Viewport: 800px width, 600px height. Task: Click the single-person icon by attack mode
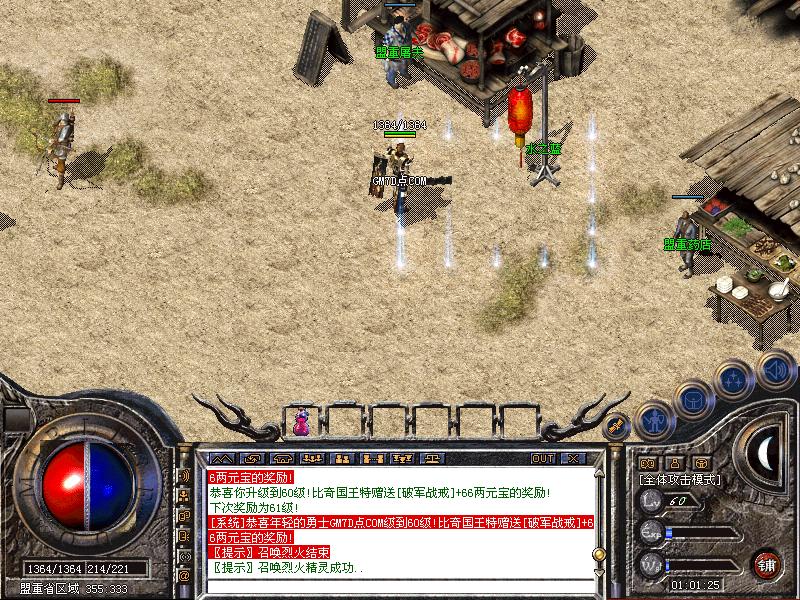pyautogui.click(x=675, y=463)
